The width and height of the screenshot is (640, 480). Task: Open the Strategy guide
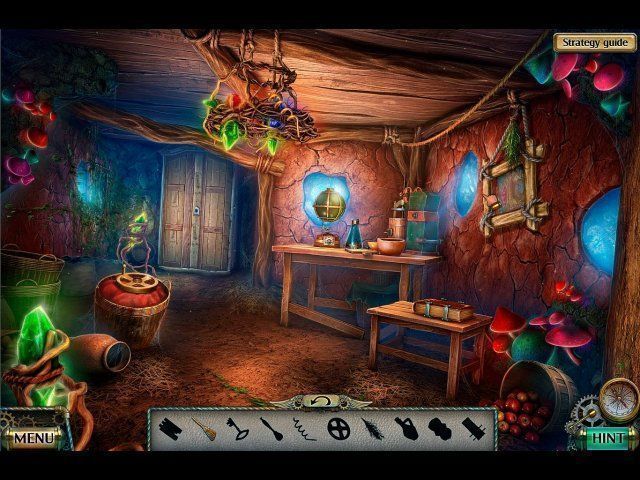(x=594, y=42)
